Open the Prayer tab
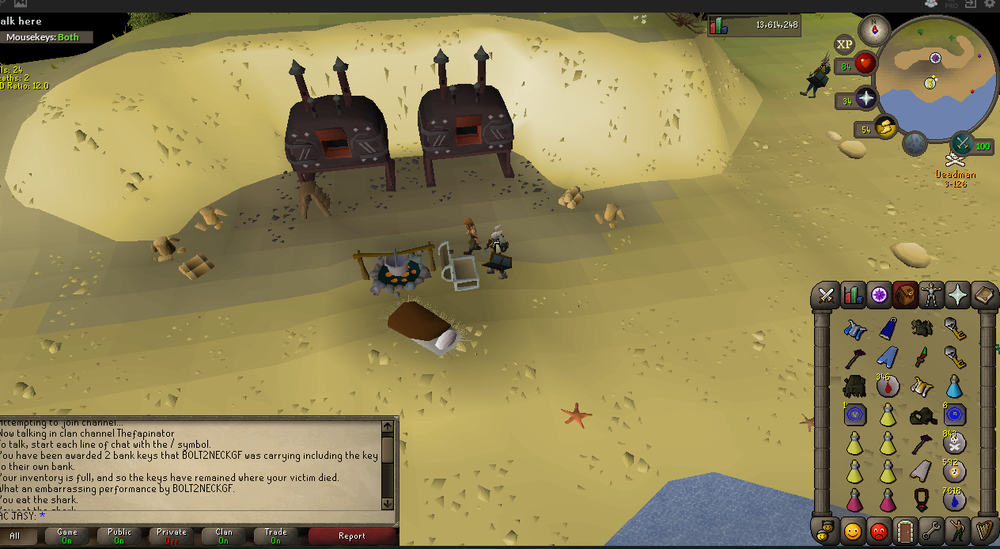Screen dimensions: 1000x549 pos(959,295)
